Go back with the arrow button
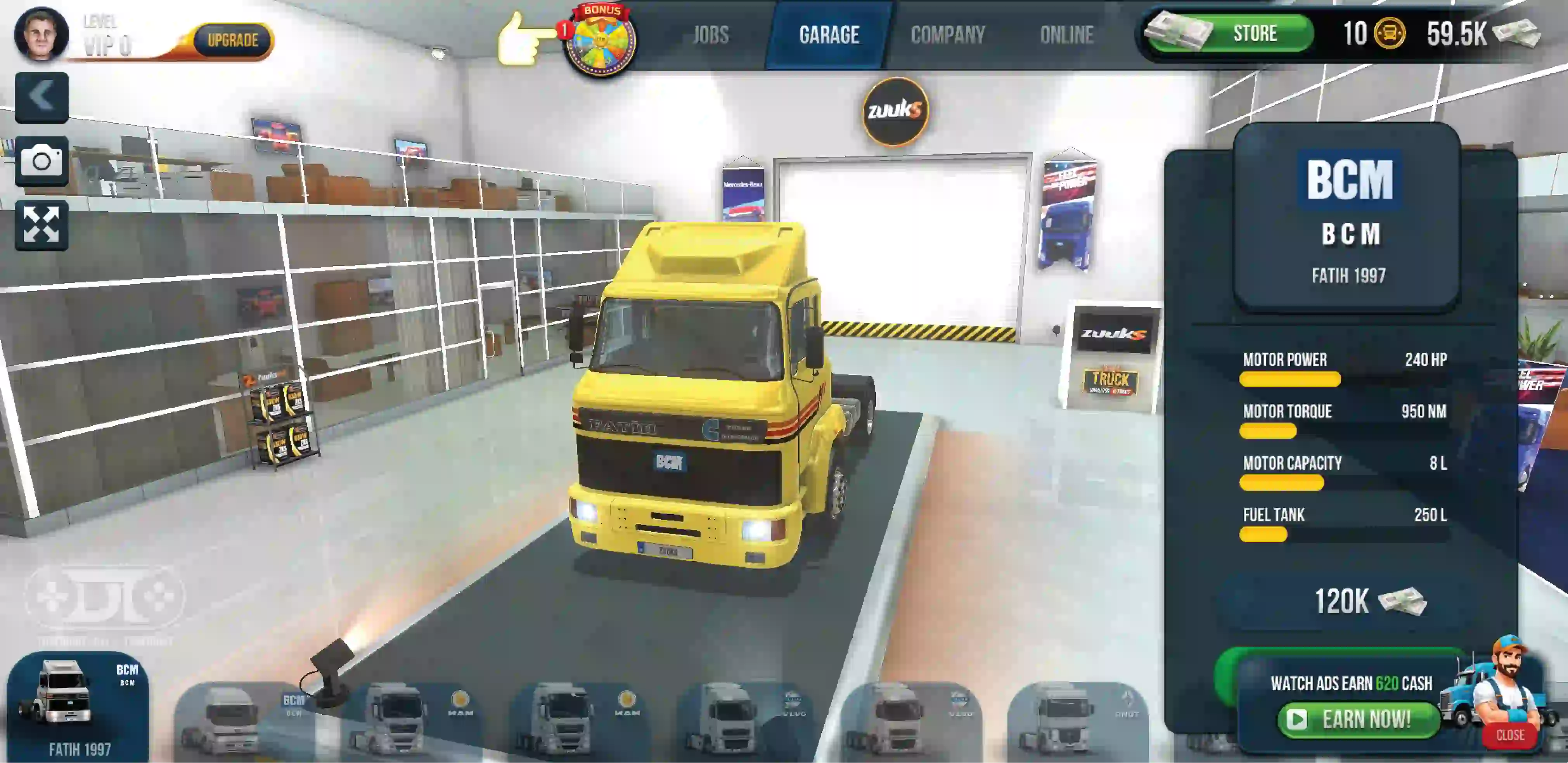Image resolution: width=1568 pixels, height=763 pixels. click(42, 97)
